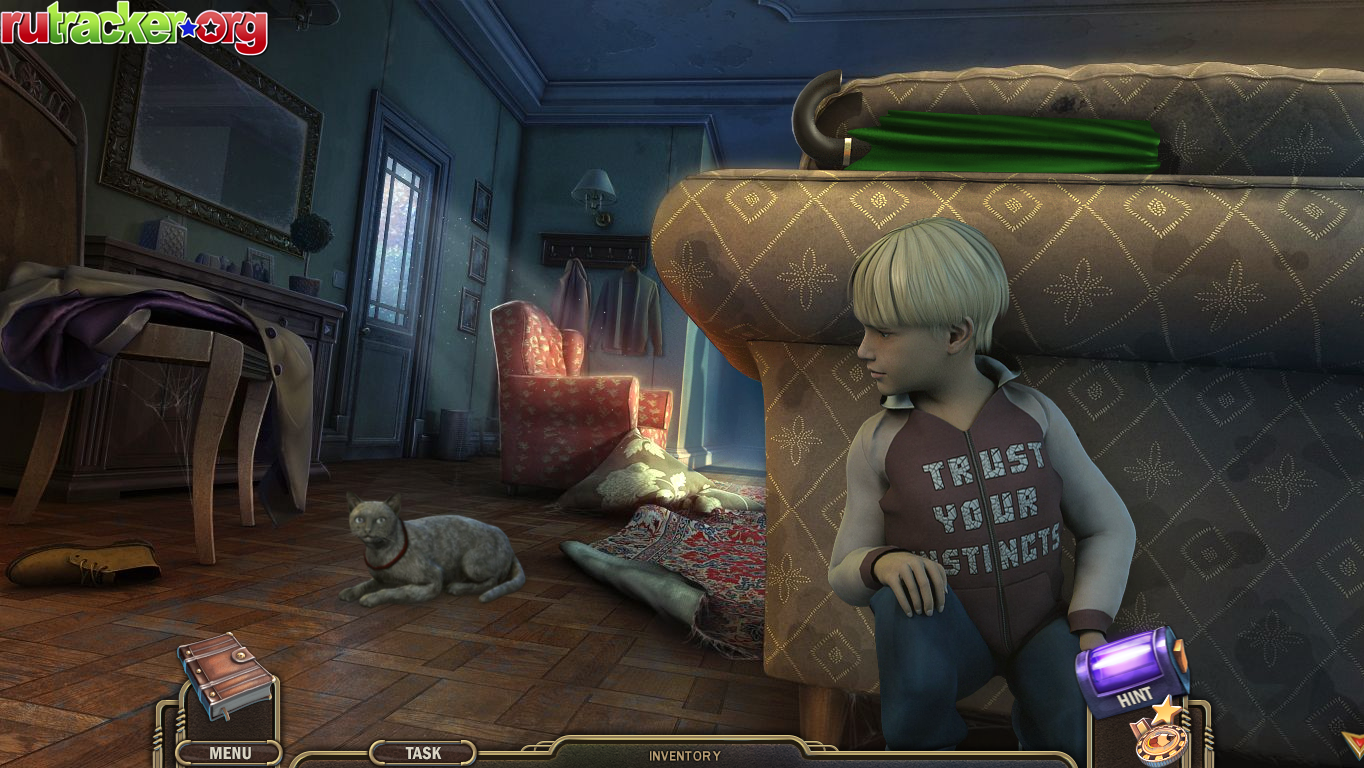Use the purple Hint button

(1133, 672)
